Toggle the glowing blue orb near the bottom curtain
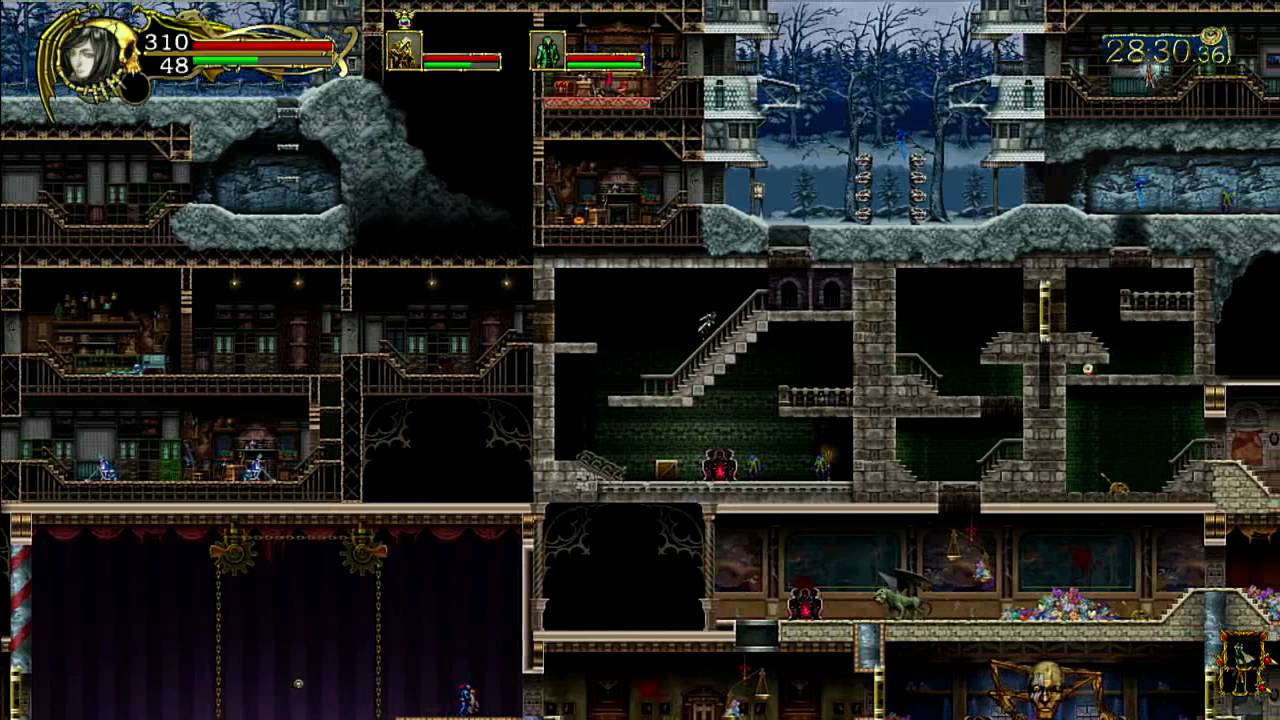The height and width of the screenshot is (720, 1280). [x=298, y=683]
